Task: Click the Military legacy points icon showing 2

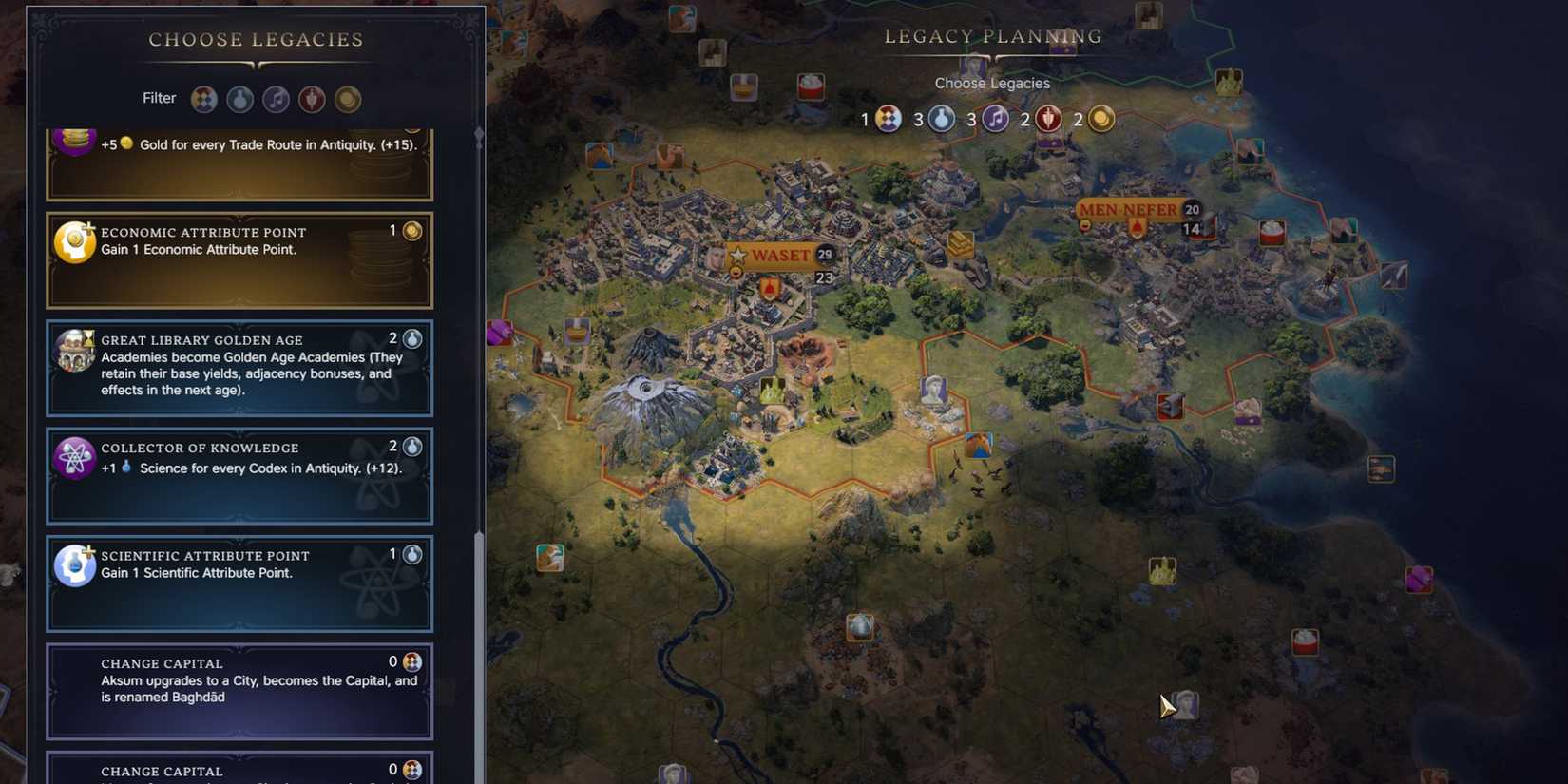Action: 1049,119
